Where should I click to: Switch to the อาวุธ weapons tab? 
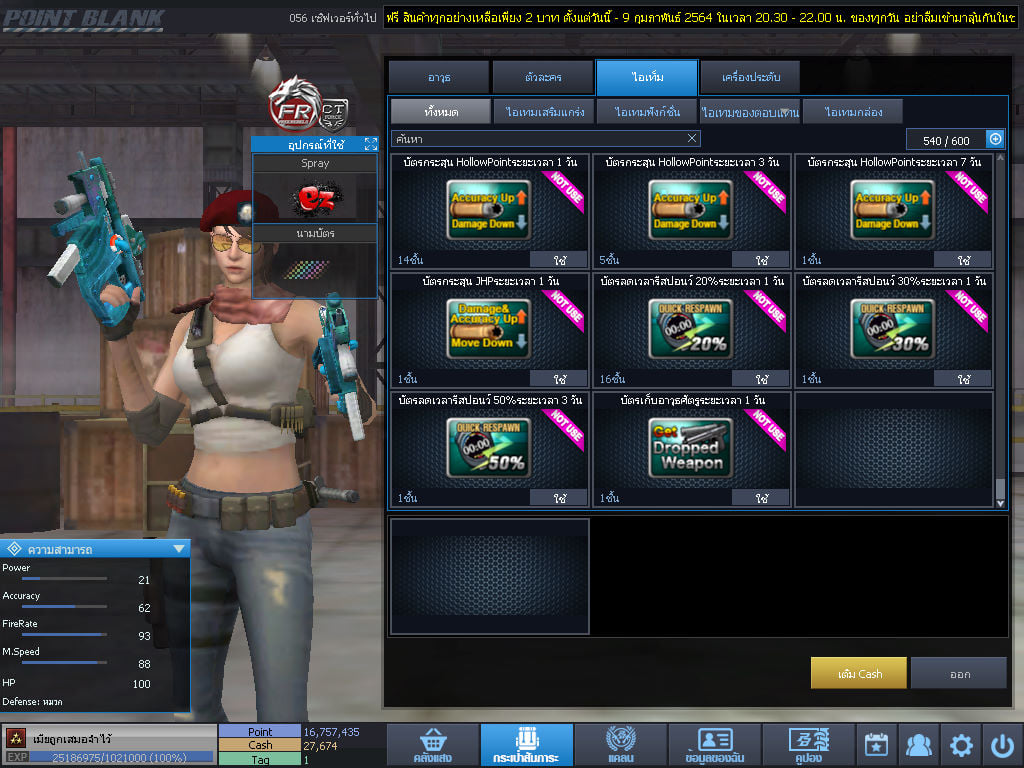[x=438, y=77]
